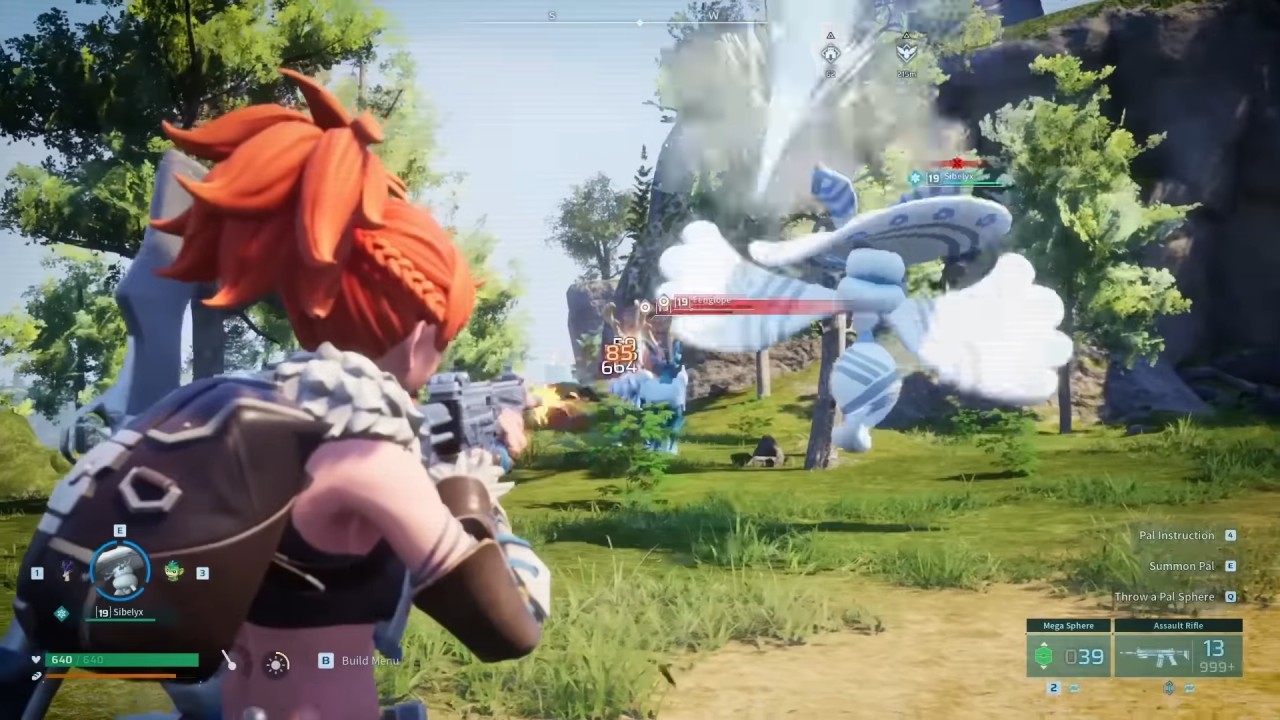Select the Mega Sphere slot
This screenshot has height=720, width=1280.
click(1068, 650)
